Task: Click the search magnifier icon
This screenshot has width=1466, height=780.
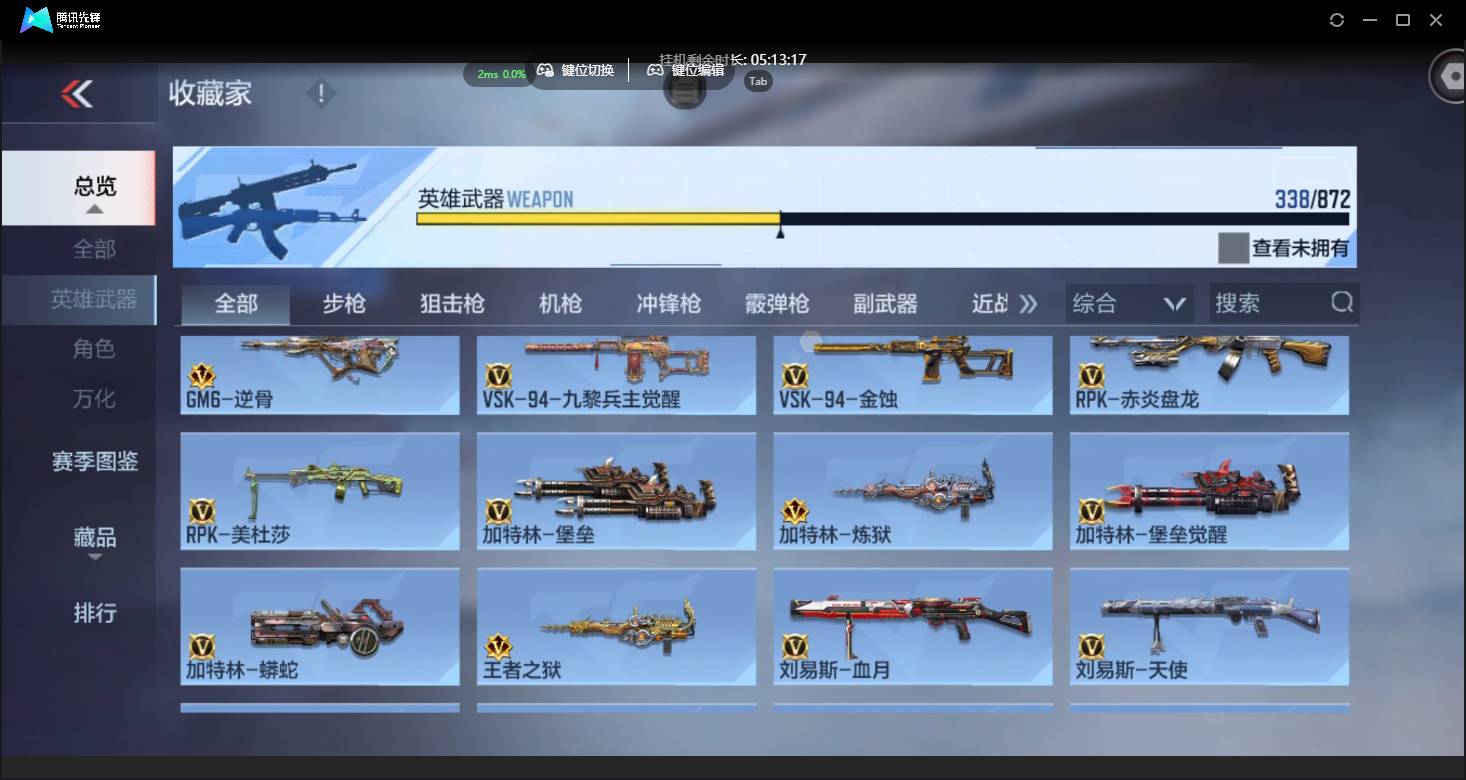Action: click(x=1340, y=303)
